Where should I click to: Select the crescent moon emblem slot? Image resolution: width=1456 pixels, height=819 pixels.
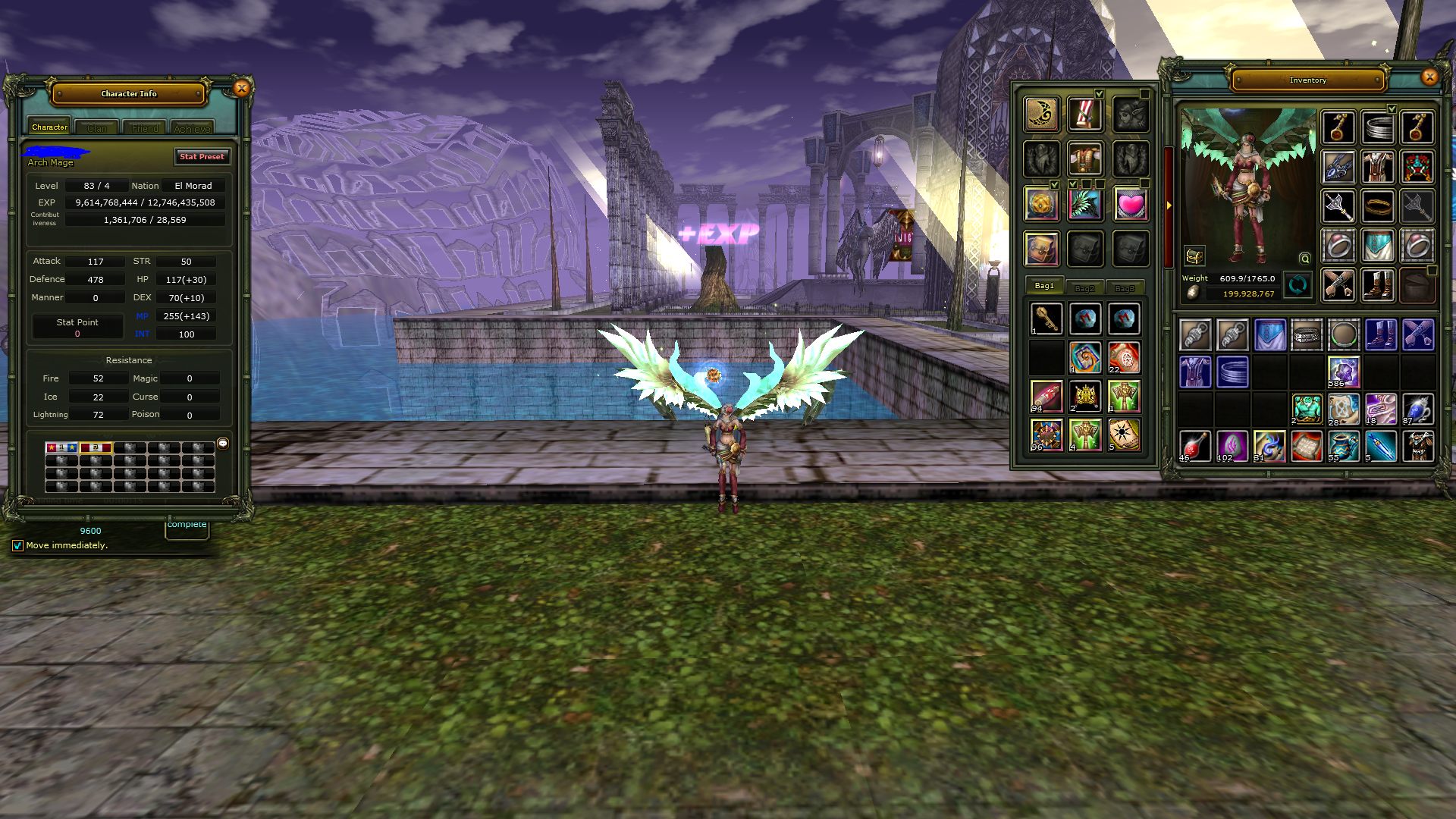[x=1041, y=115]
